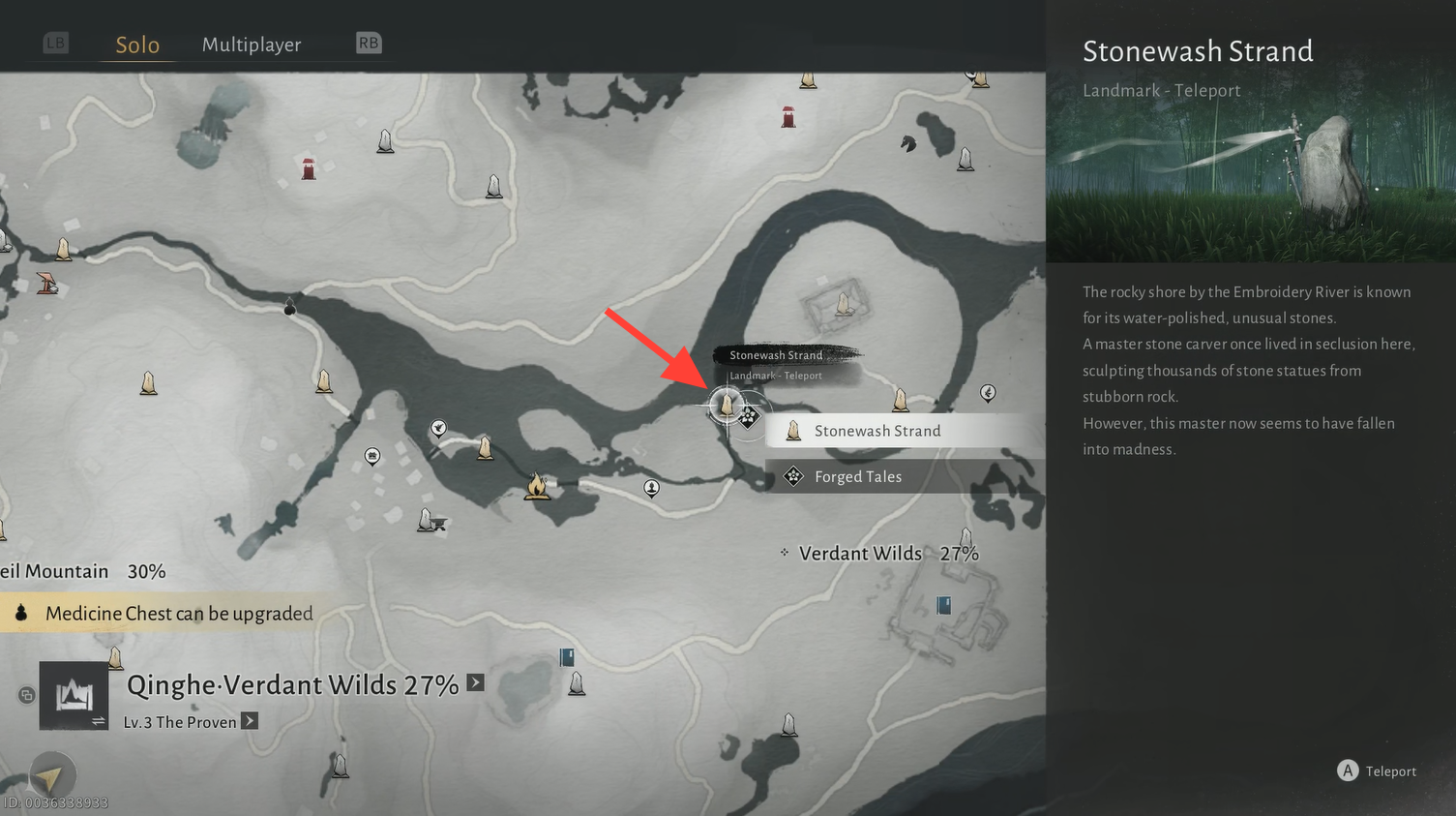Click the region switch icon with castle
Screen dimensions: 1456x816
[74, 696]
